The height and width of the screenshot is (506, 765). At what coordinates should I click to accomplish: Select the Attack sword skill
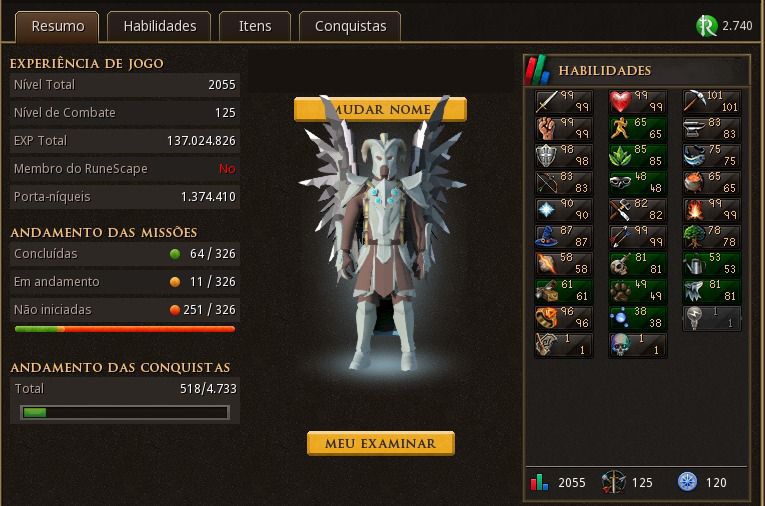563,102
